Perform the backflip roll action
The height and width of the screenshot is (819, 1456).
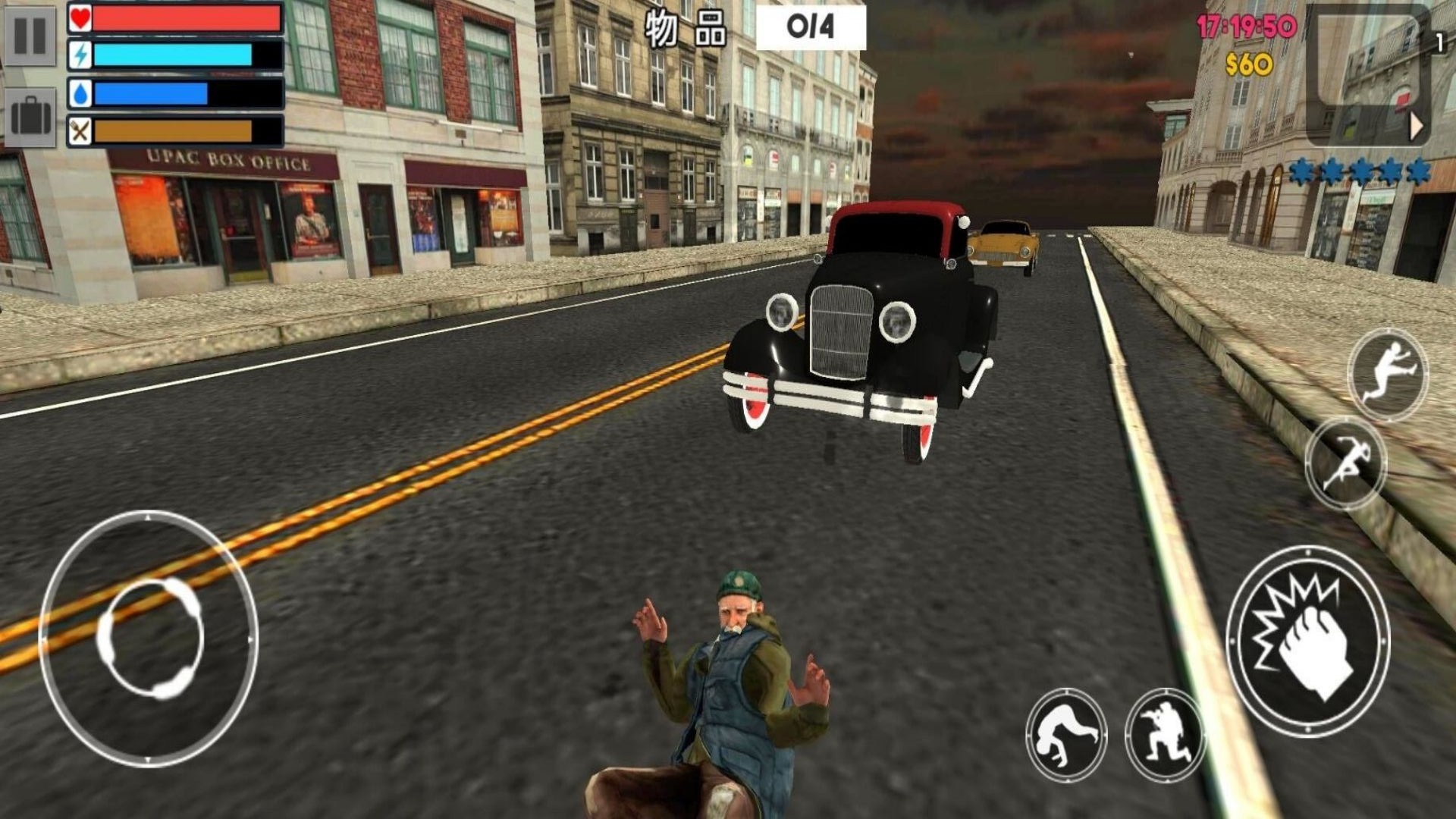(x=1065, y=734)
